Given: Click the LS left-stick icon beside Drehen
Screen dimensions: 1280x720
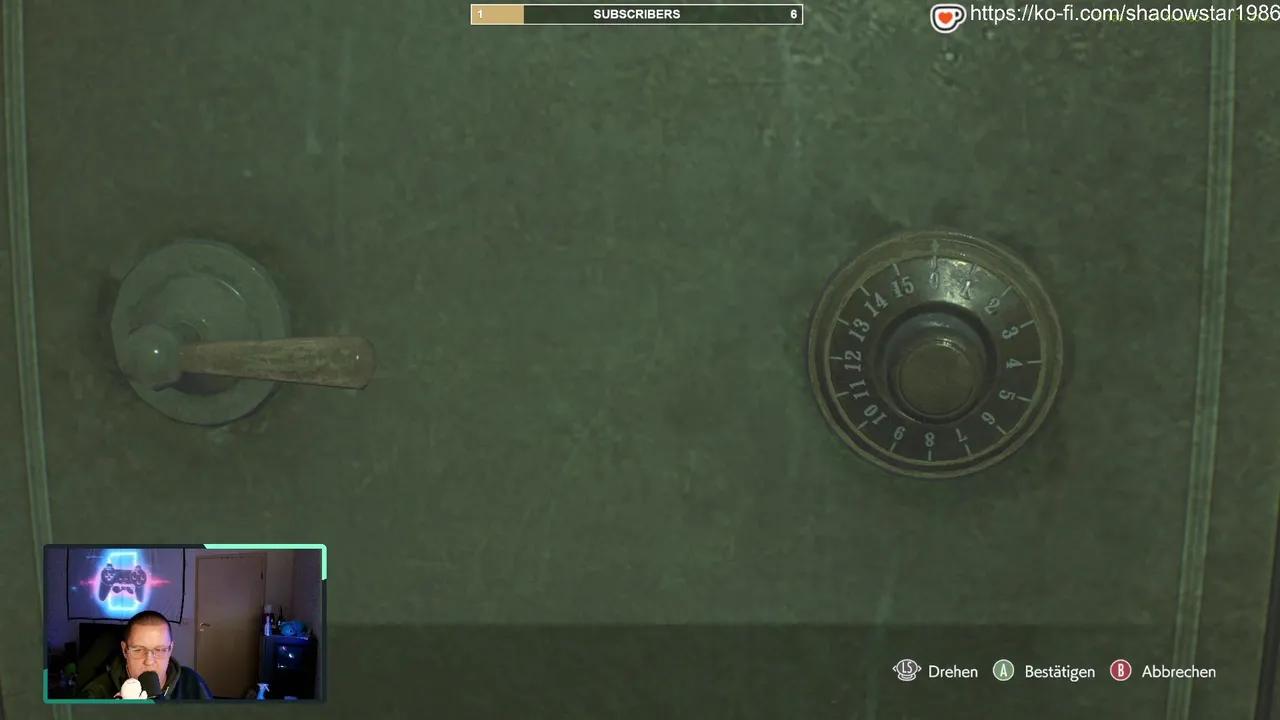Looking at the screenshot, I should pos(907,671).
